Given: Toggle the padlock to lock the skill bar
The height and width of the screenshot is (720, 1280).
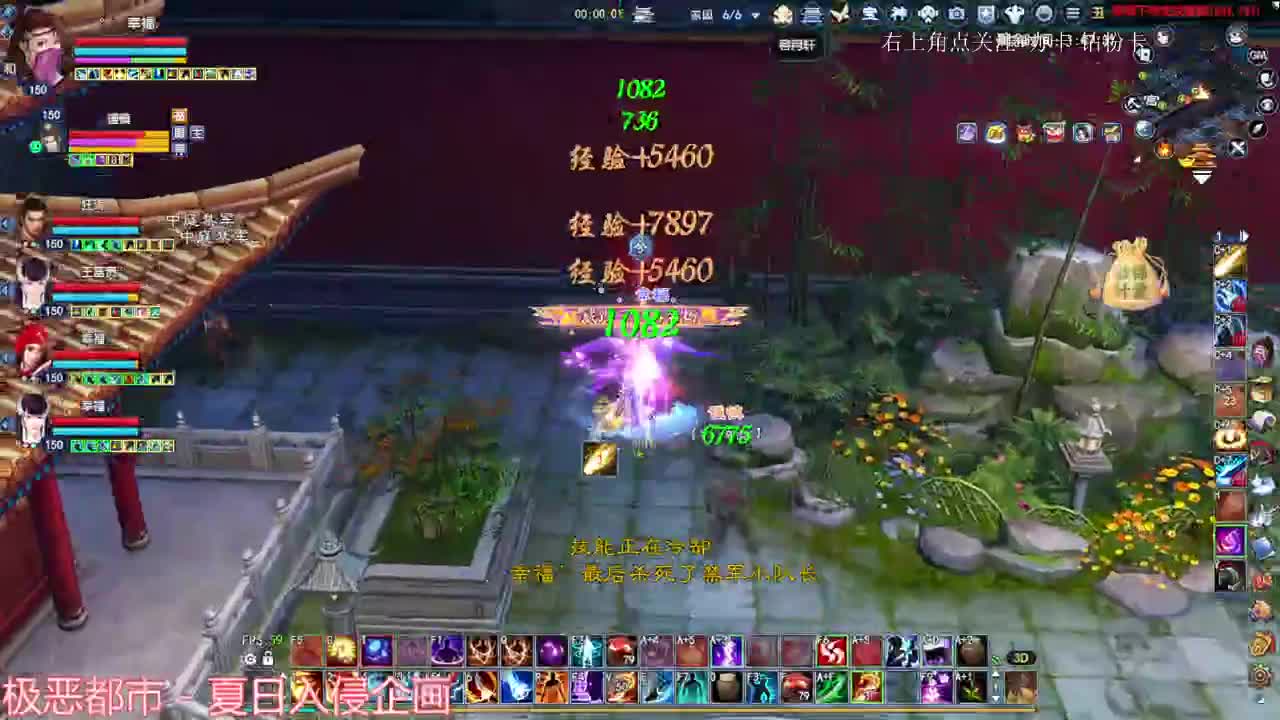Looking at the screenshot, I should point(268,660).
